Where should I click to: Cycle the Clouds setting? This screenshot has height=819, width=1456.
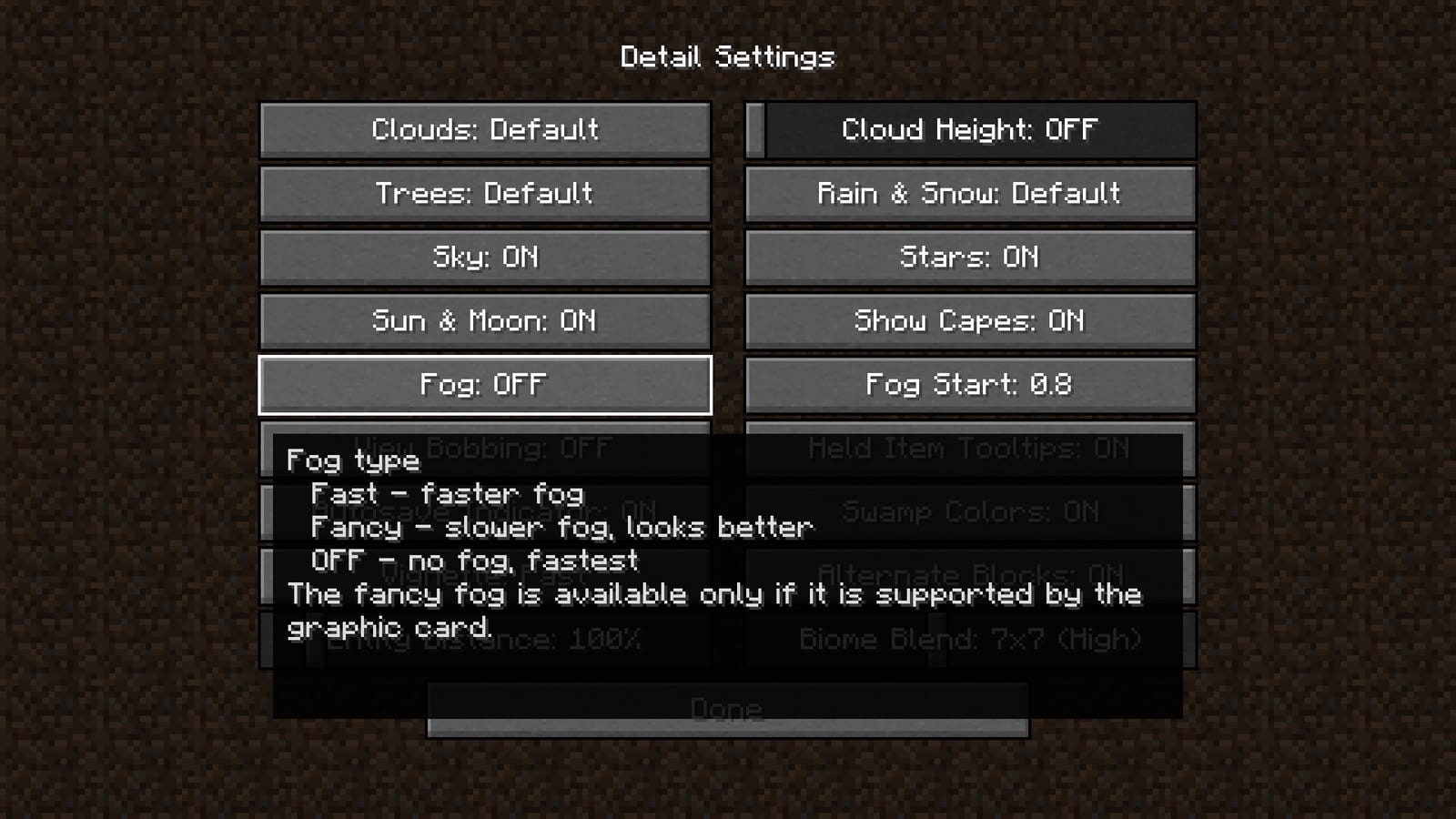[484, 129]
